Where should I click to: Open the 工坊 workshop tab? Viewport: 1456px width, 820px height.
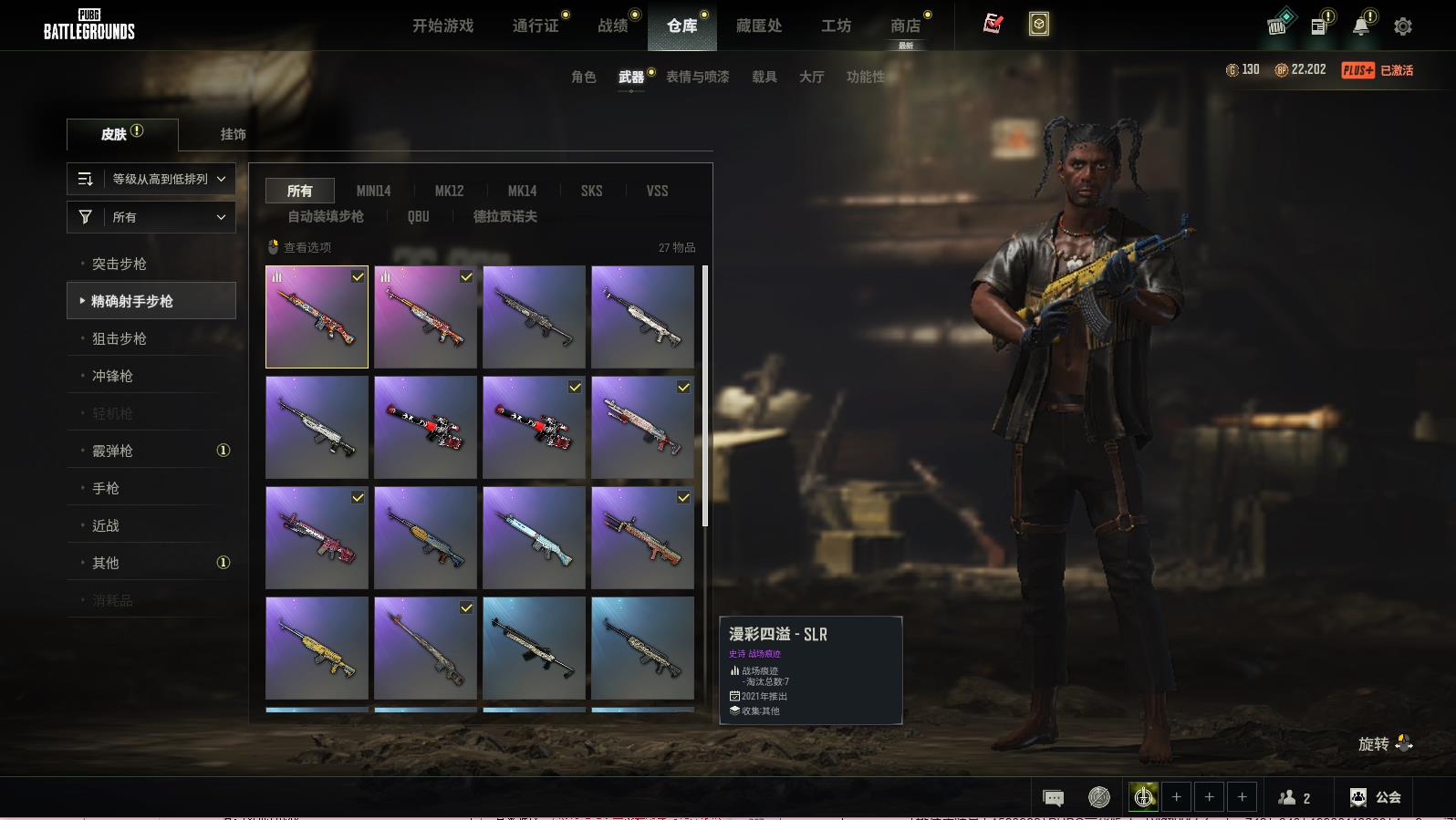click(836, 26)
